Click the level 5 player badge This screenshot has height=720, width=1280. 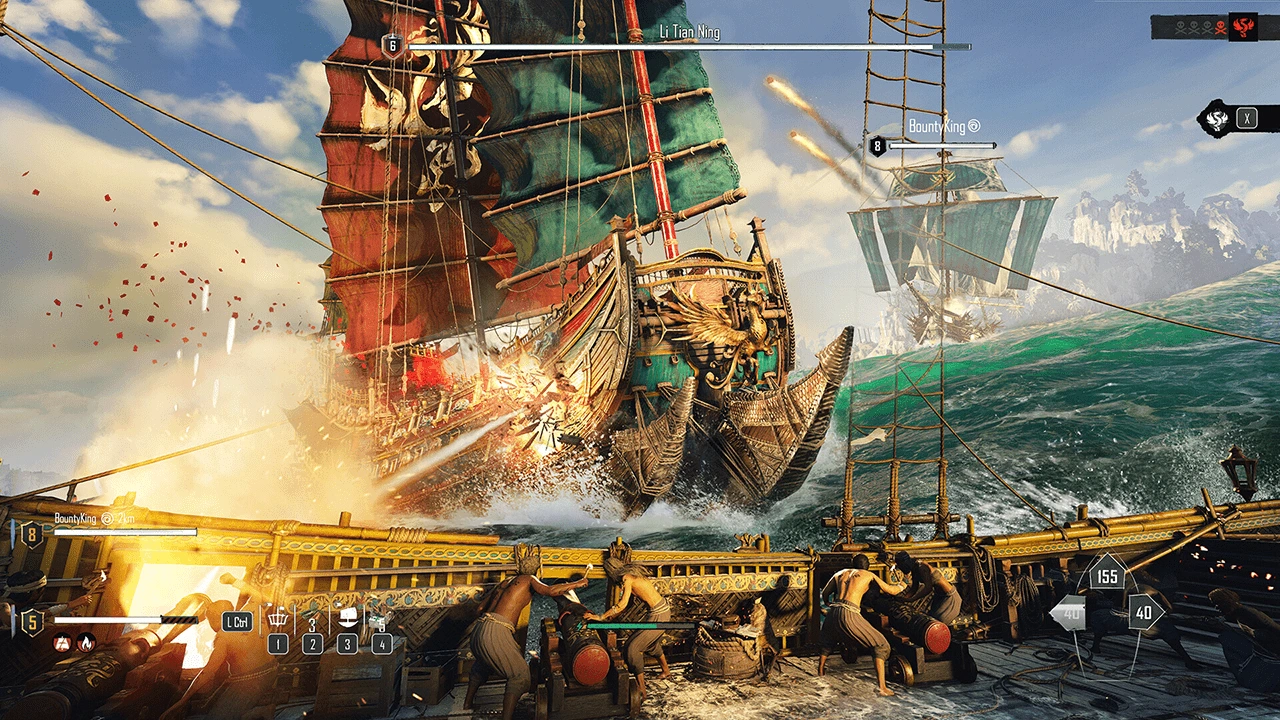click(x=32, y=621)
